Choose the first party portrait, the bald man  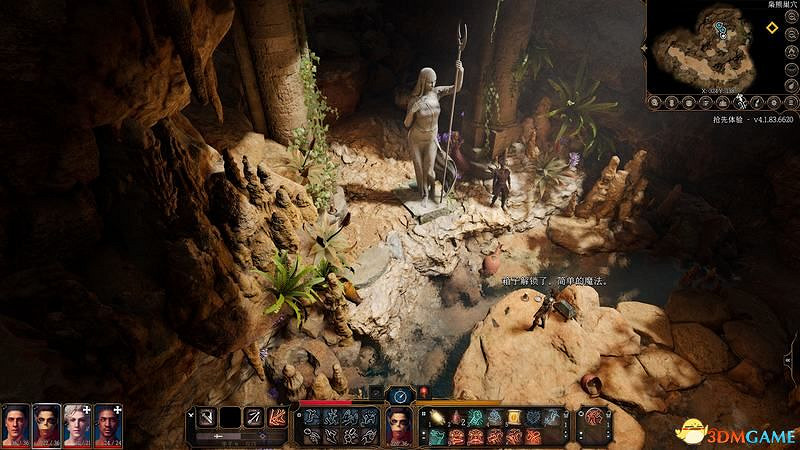pyautogui.click(x=16, y=424)
